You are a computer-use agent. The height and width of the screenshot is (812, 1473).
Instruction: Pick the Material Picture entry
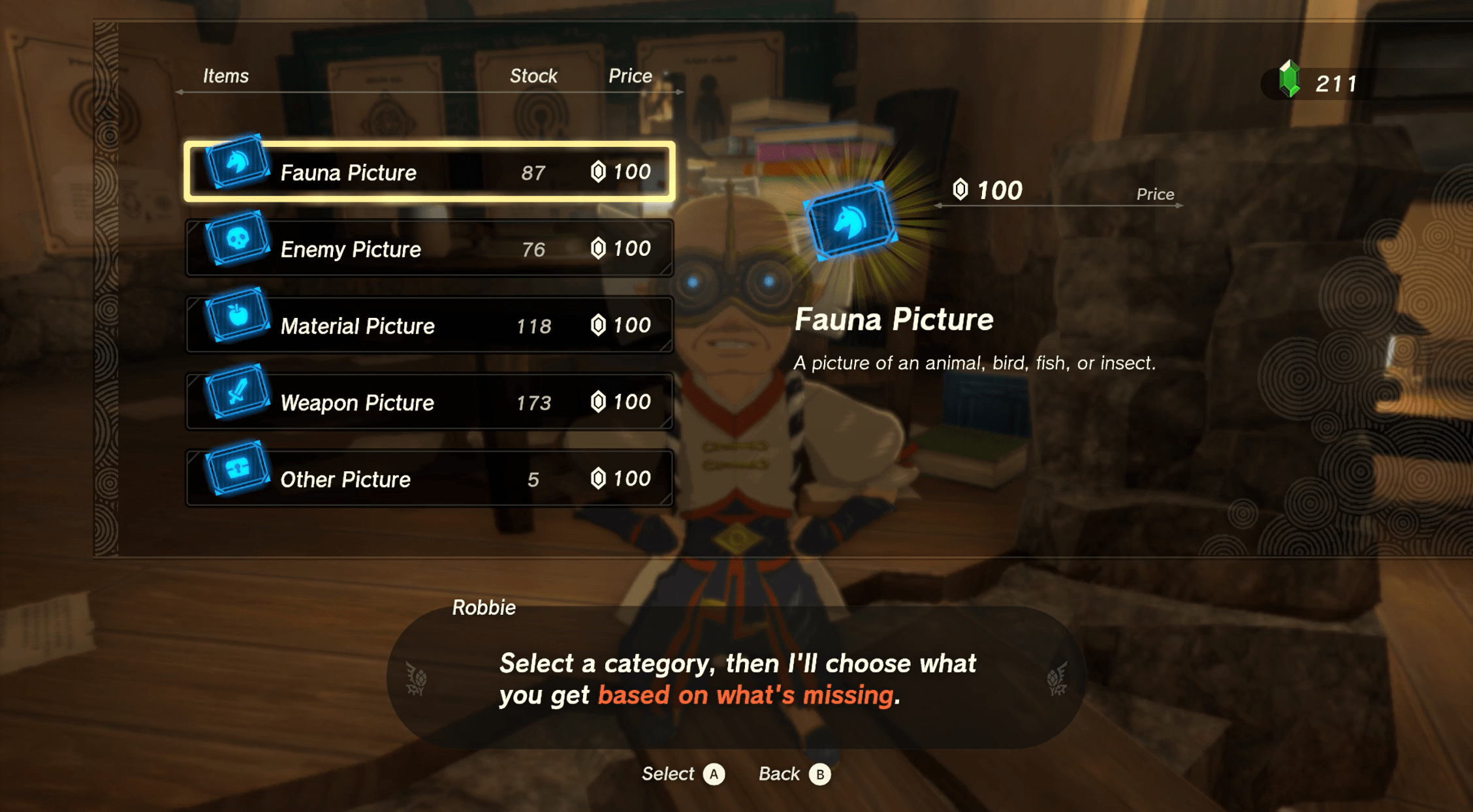(x=429, y=325)
